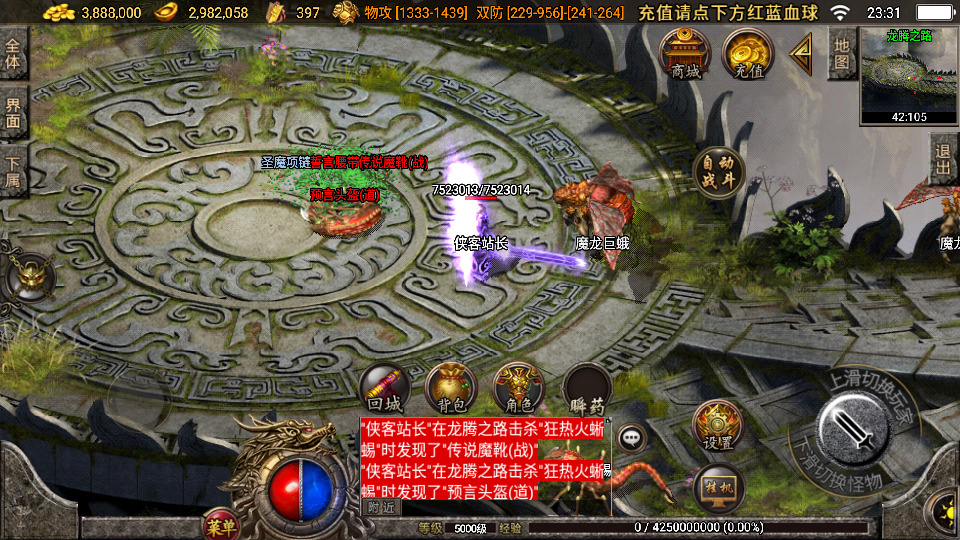Open the 角色 character sheet

(x=518, y=388)
